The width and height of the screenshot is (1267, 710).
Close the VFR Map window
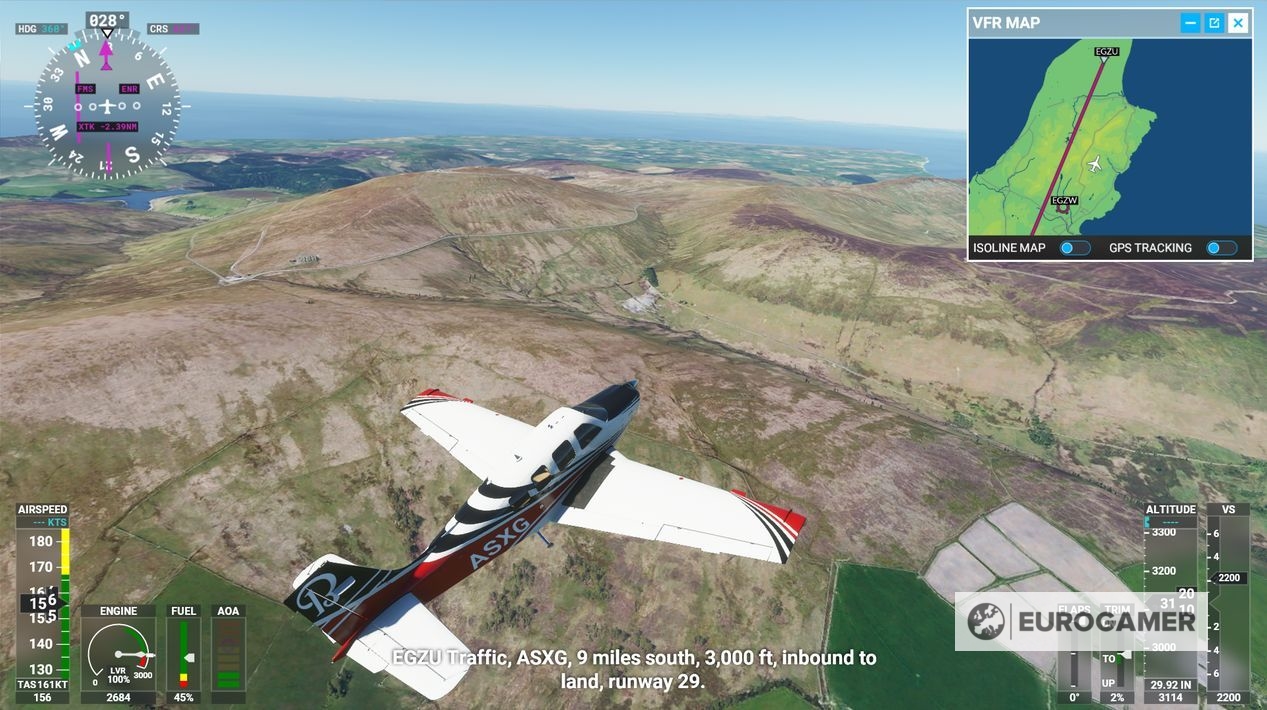1238,23
